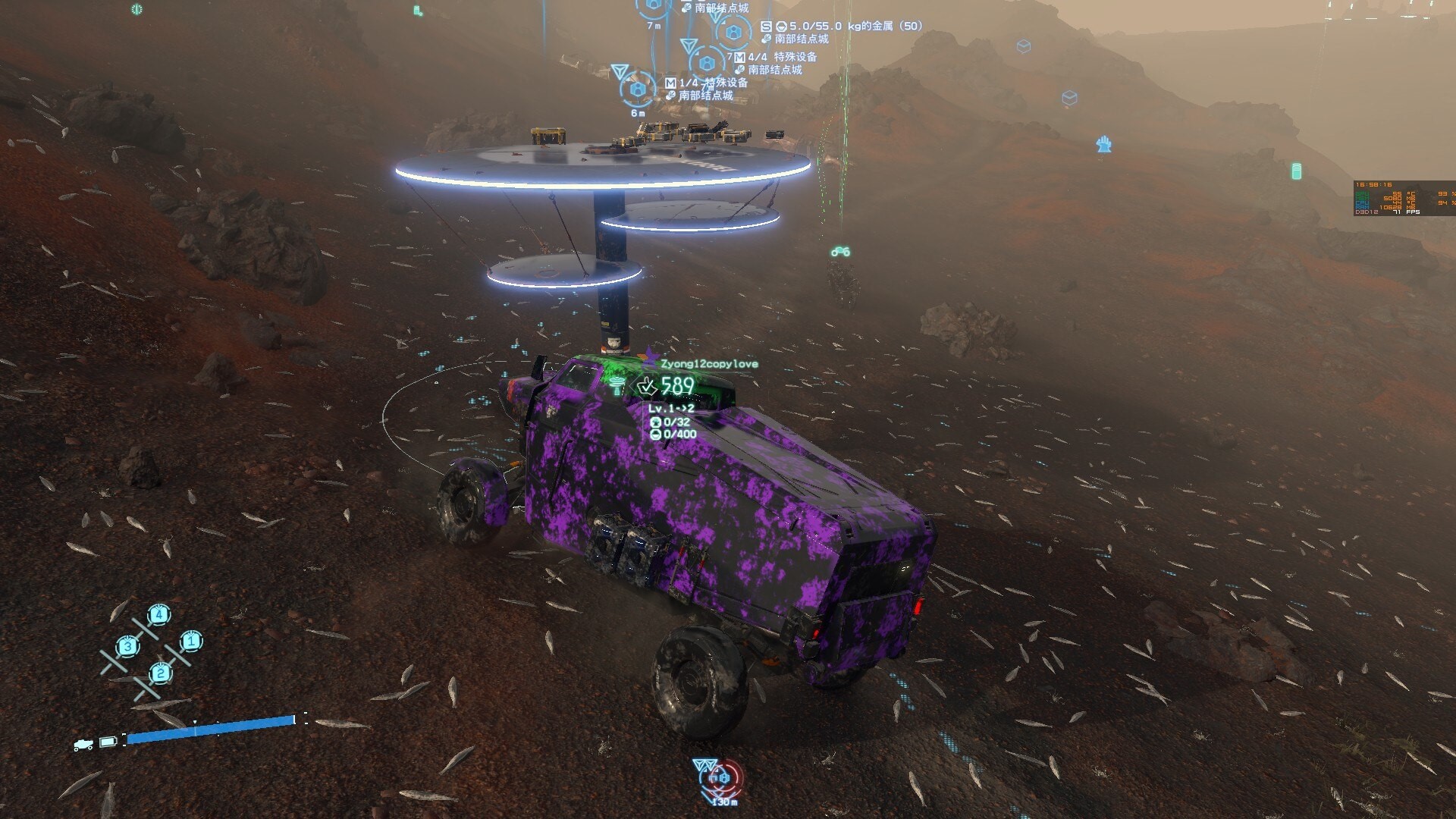Select quick slot number 4

tap(158, 614)
